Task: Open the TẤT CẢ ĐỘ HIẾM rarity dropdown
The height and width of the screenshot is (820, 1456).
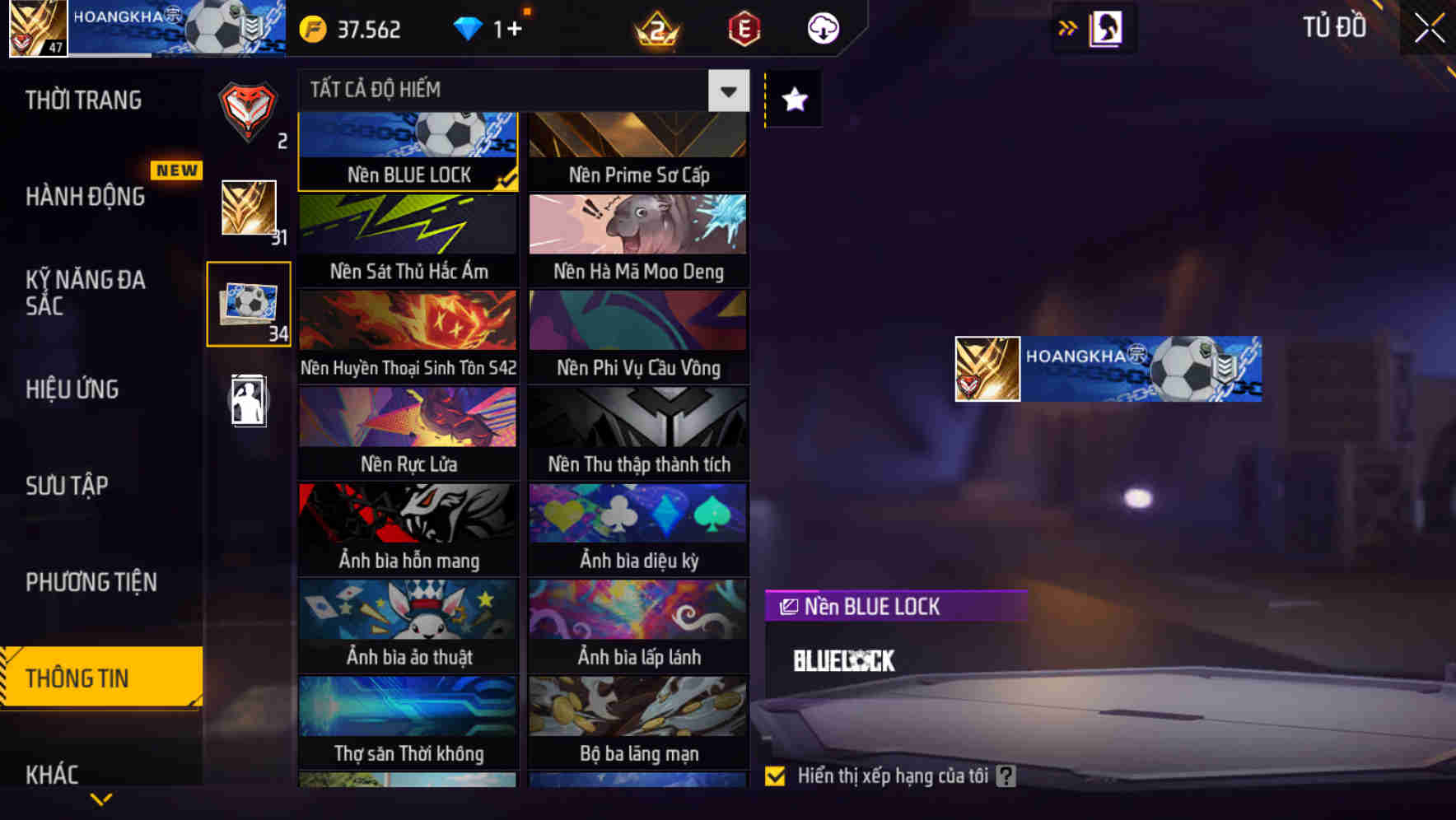Action: tap(726, 91)
